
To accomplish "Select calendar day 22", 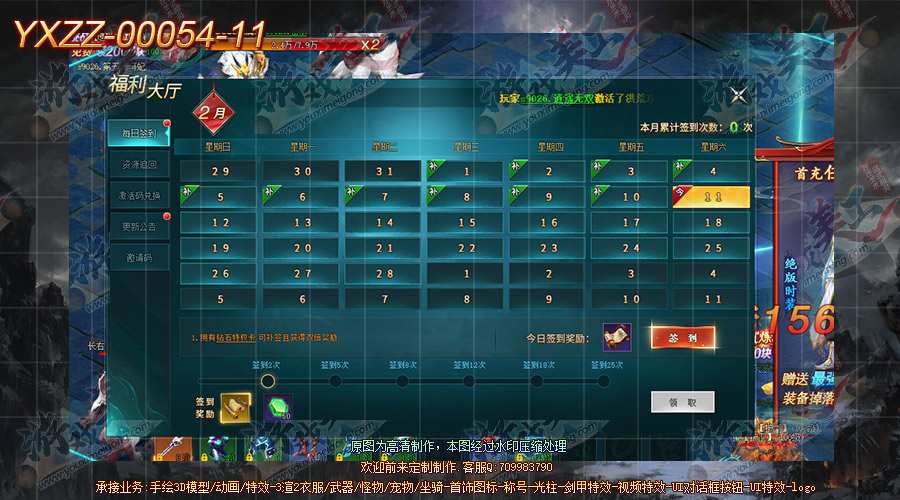I will coord(466,248).
